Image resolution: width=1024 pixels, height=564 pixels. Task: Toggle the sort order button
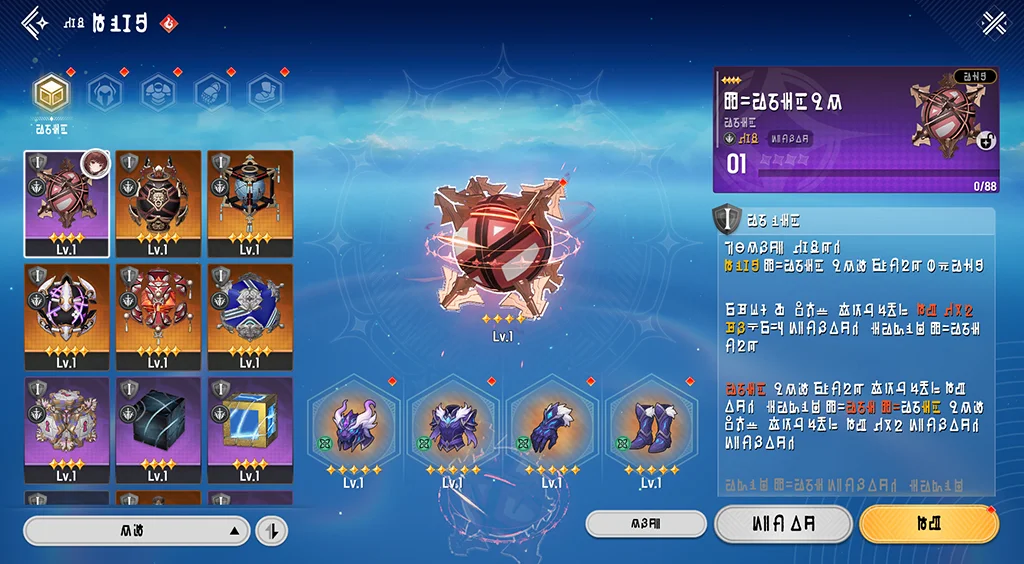tap(271, 531)
